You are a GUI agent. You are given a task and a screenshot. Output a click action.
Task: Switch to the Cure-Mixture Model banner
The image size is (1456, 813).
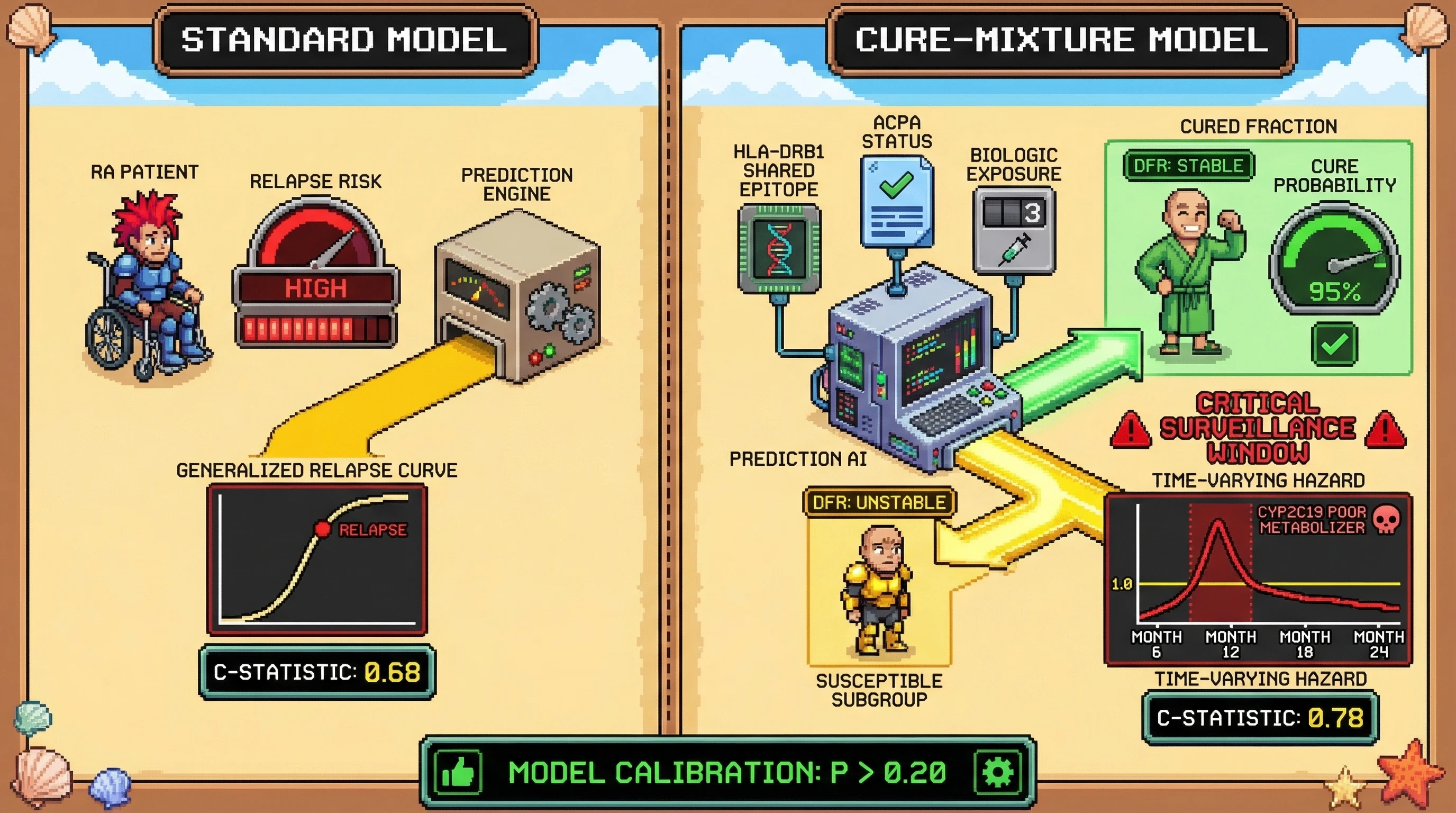pos(1061,40)
